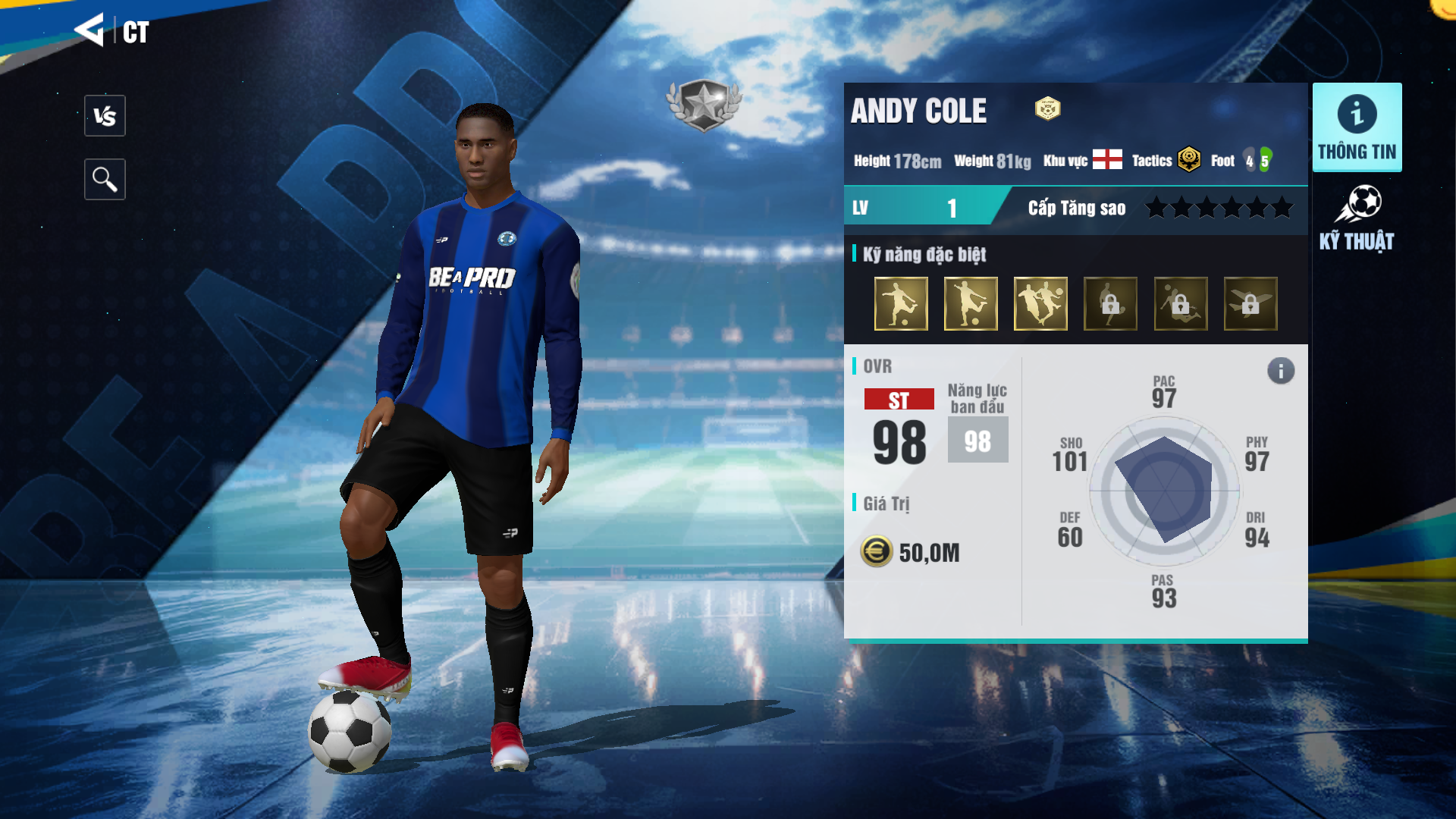This screenshot has height=819, width=1456.
Task: Select the silver star rank badge
Action: (x=704, y=105)
